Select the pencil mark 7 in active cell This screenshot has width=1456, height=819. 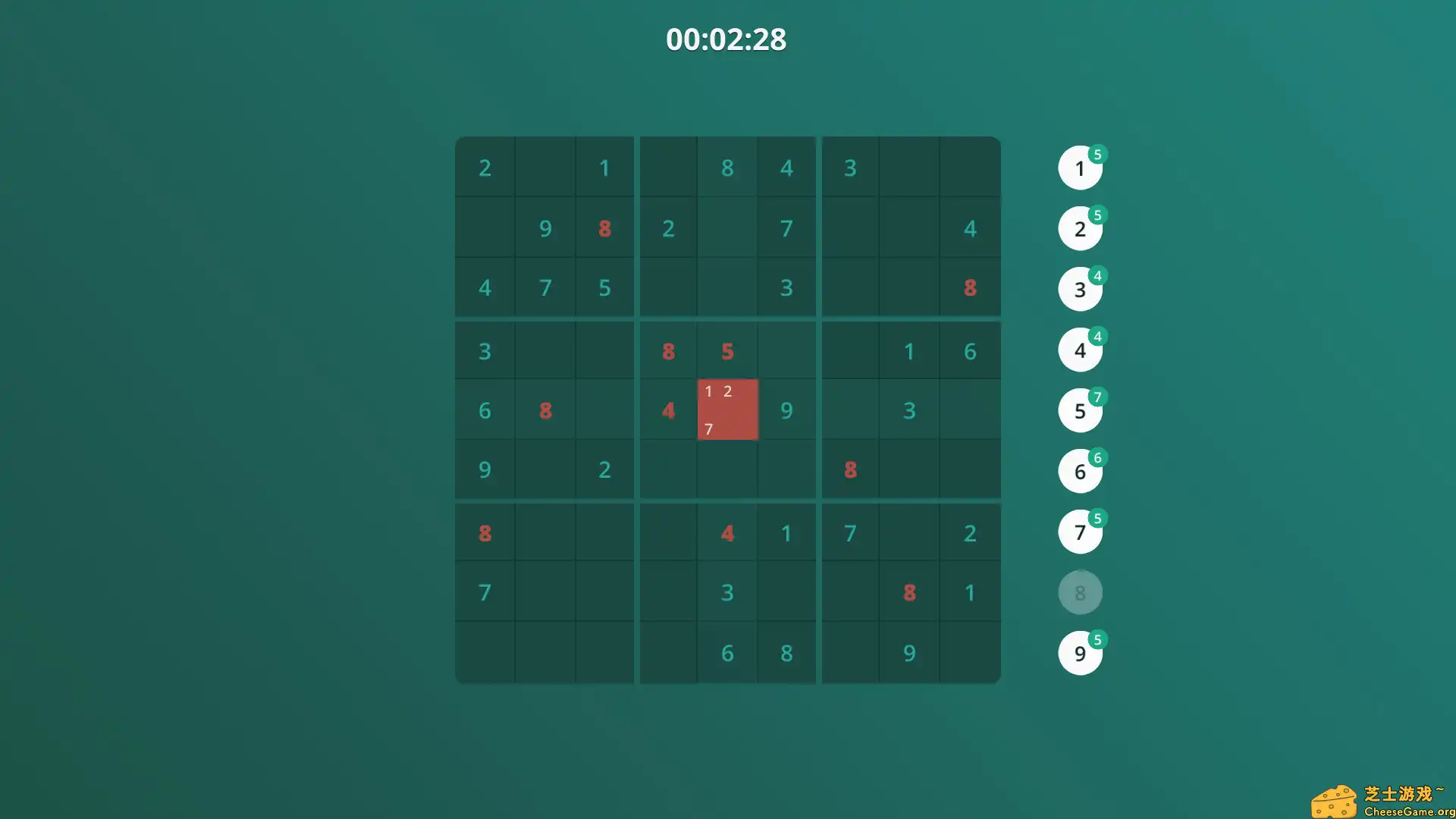708,428
